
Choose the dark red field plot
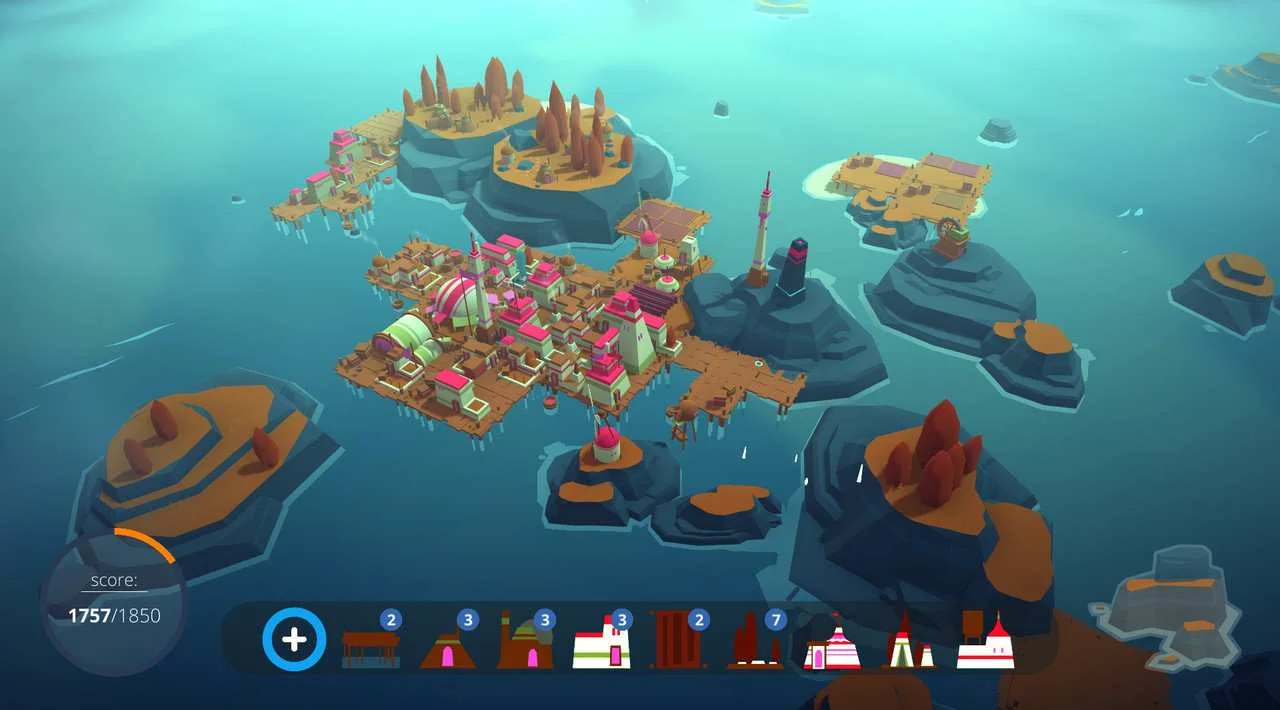(678, 642)
